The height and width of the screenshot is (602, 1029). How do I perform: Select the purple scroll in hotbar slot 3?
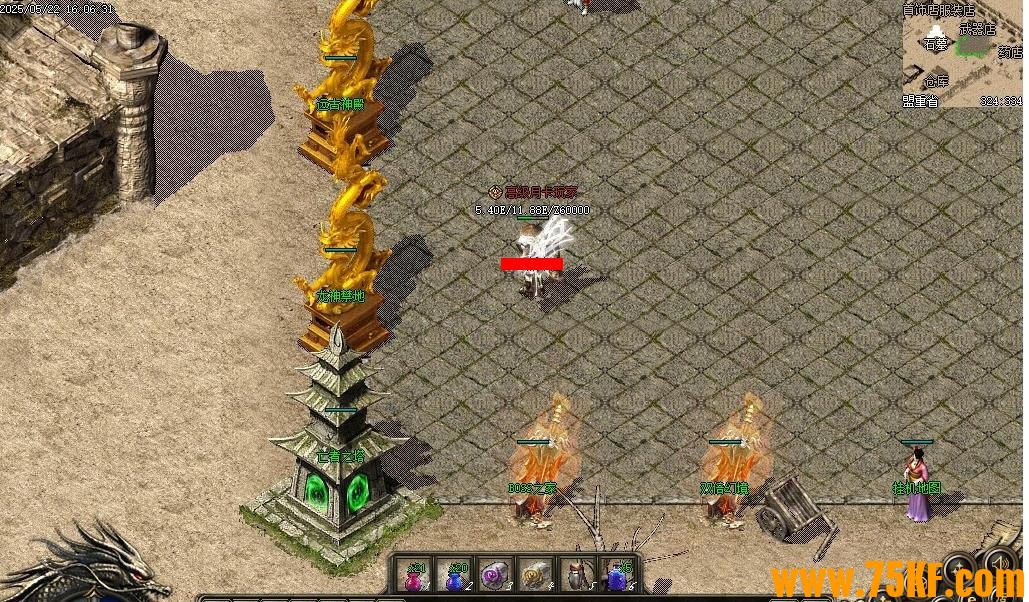[x=495, y=576]
